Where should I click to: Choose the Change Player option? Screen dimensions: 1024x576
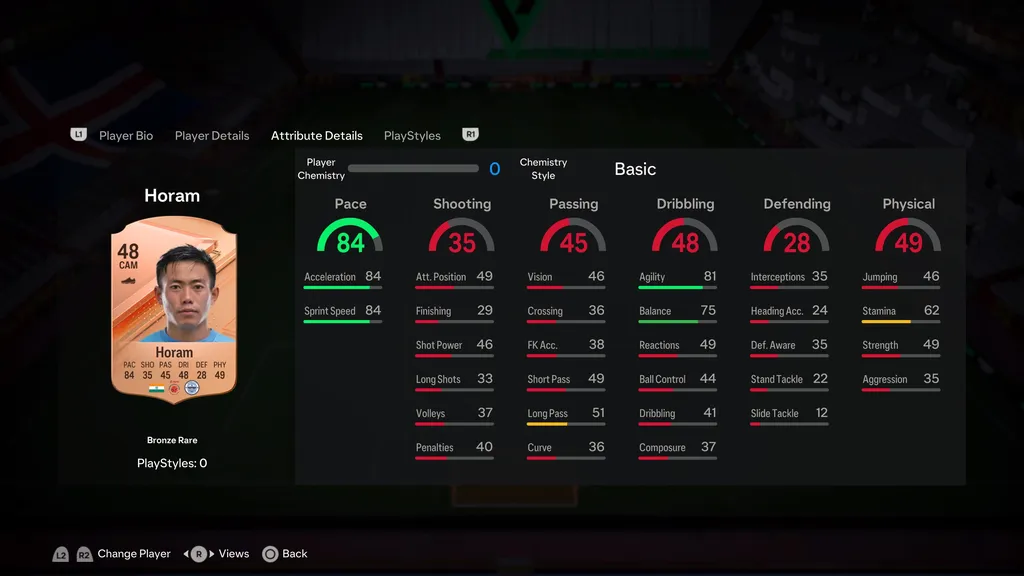coord(134,554)
